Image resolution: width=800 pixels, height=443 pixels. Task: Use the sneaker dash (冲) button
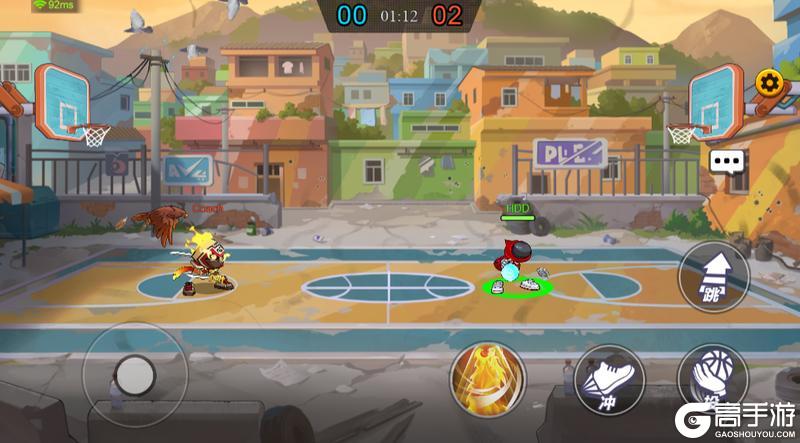tap(609, 381)
